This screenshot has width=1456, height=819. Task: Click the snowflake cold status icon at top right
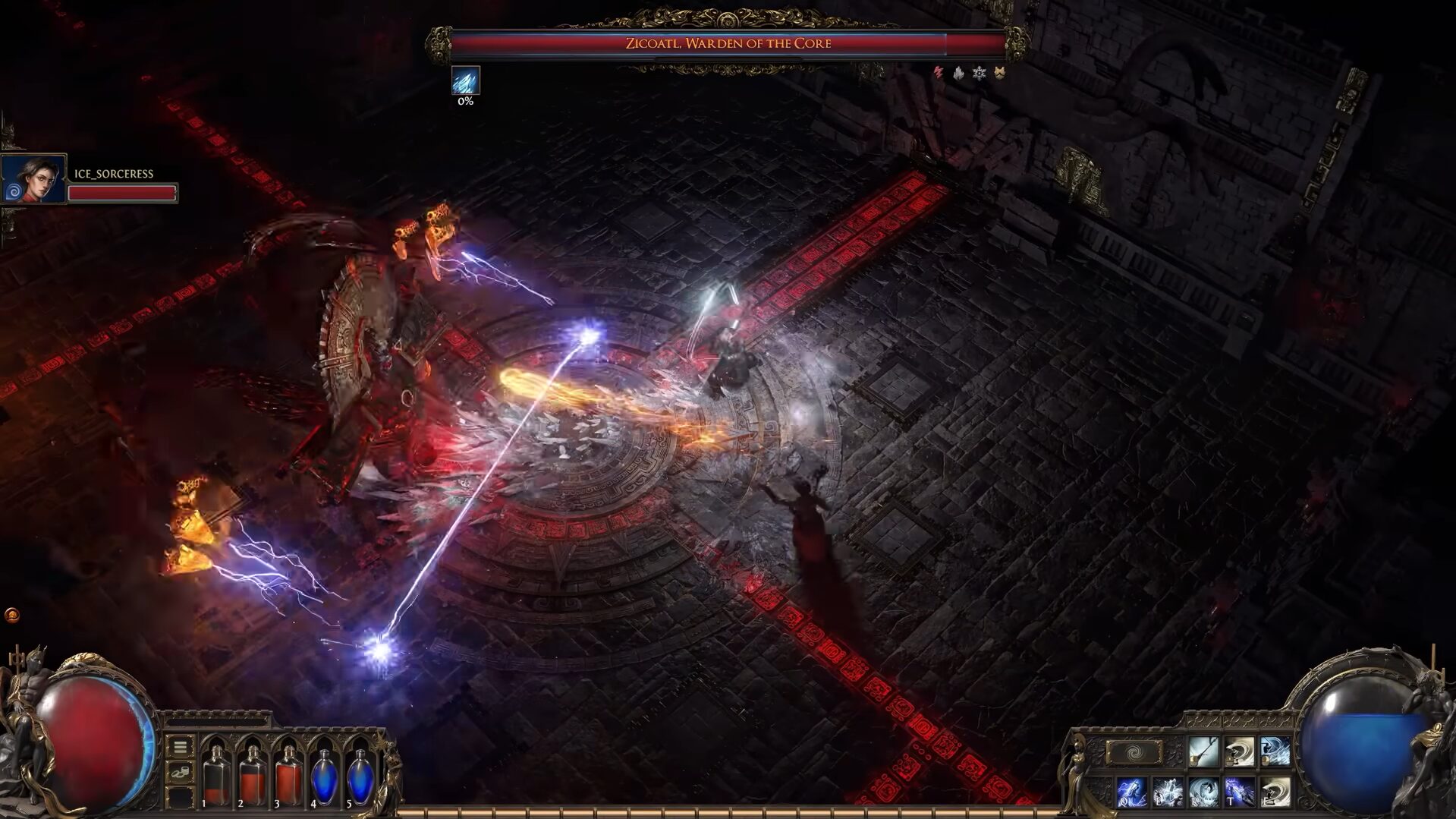point(980,71)
